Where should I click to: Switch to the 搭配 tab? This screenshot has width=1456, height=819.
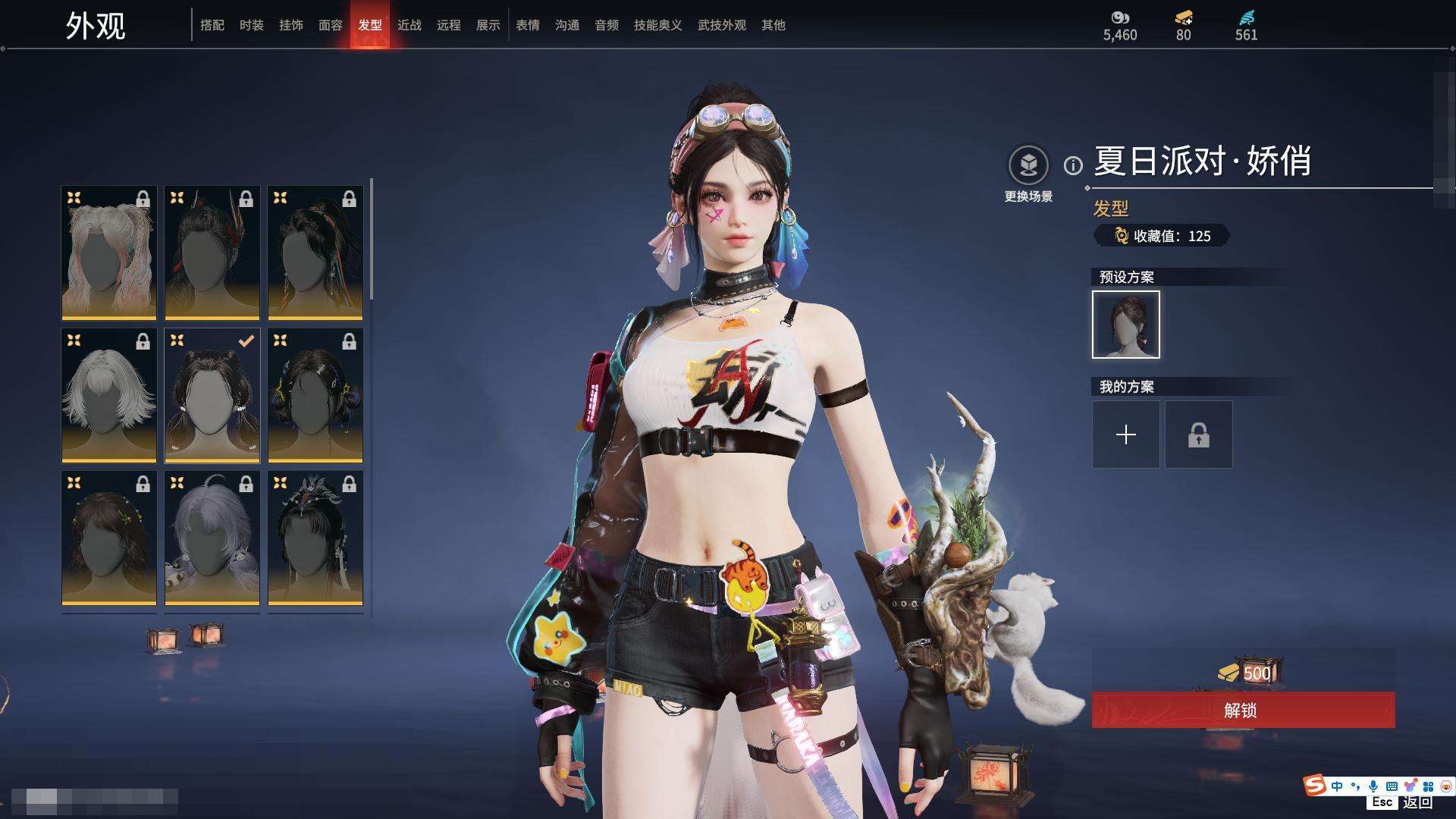click(212, 25)
